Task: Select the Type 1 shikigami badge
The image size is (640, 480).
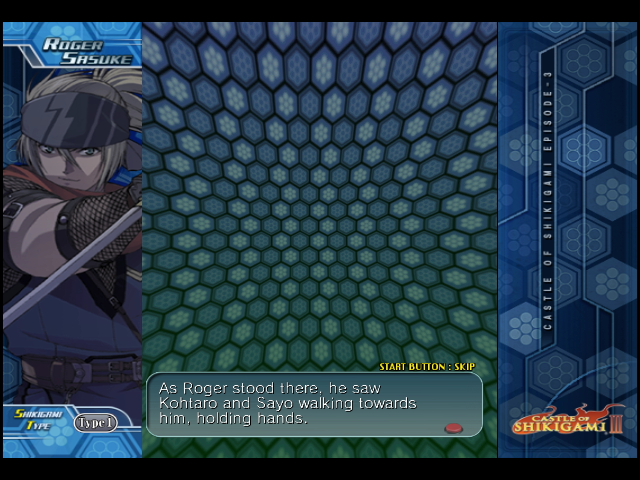Action: coord(96,423)
